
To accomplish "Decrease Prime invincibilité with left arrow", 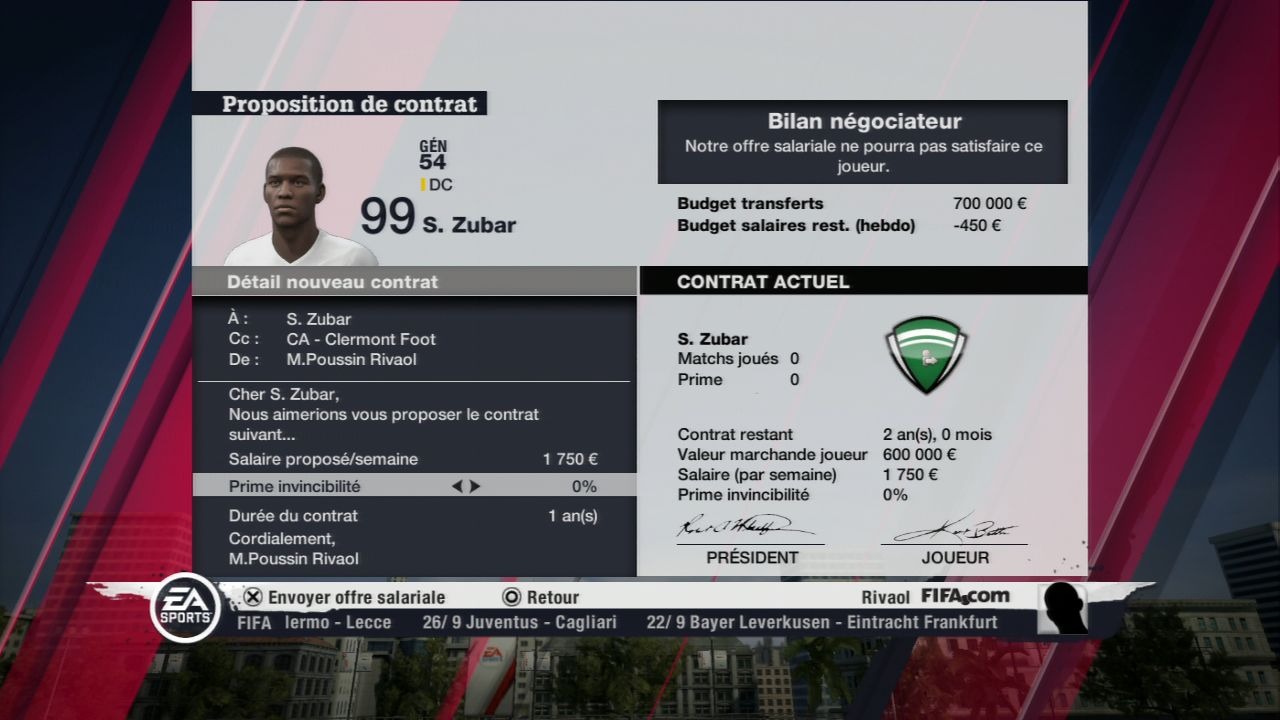I will point(457,487).
